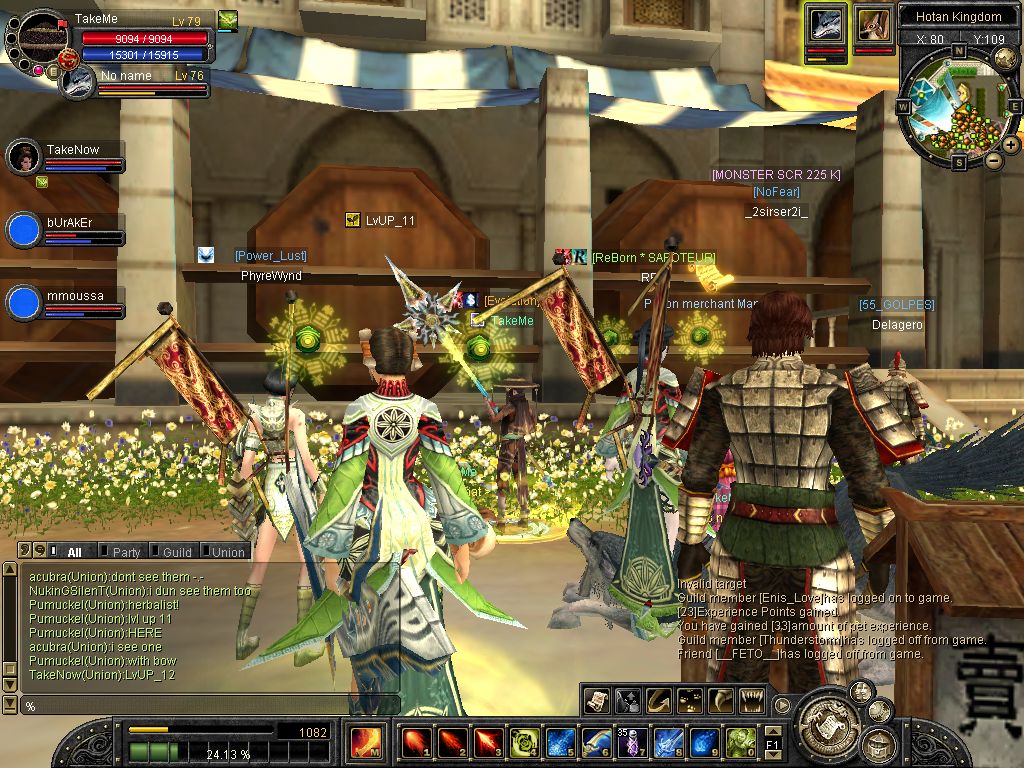Zoom in the minimap with plus button
Screen dimensions: 1024x768
click(1011, 145)
